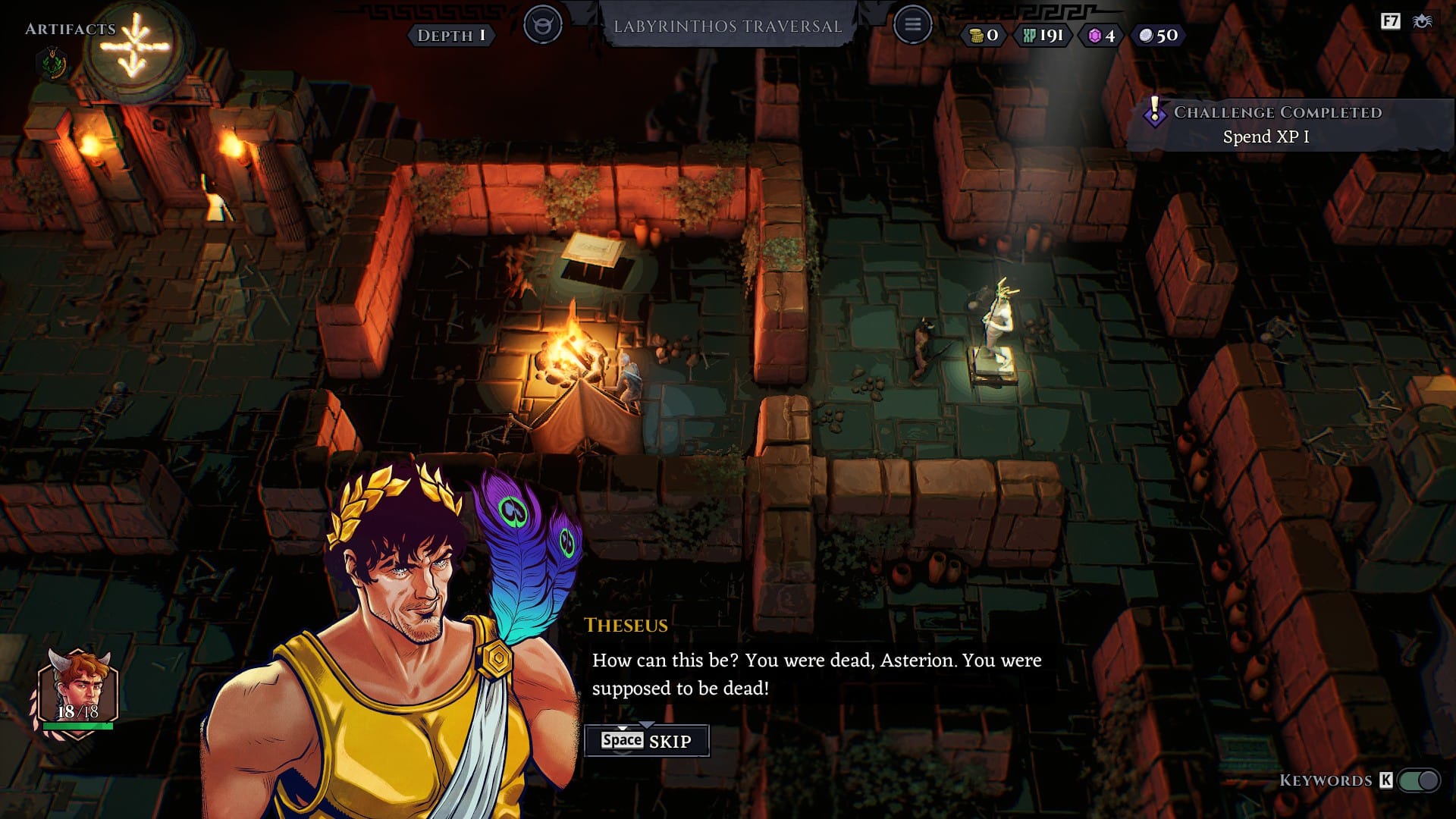Select the small green wreath artifact icon
This screenshot has width=1456, height=819.
[52, 63]
